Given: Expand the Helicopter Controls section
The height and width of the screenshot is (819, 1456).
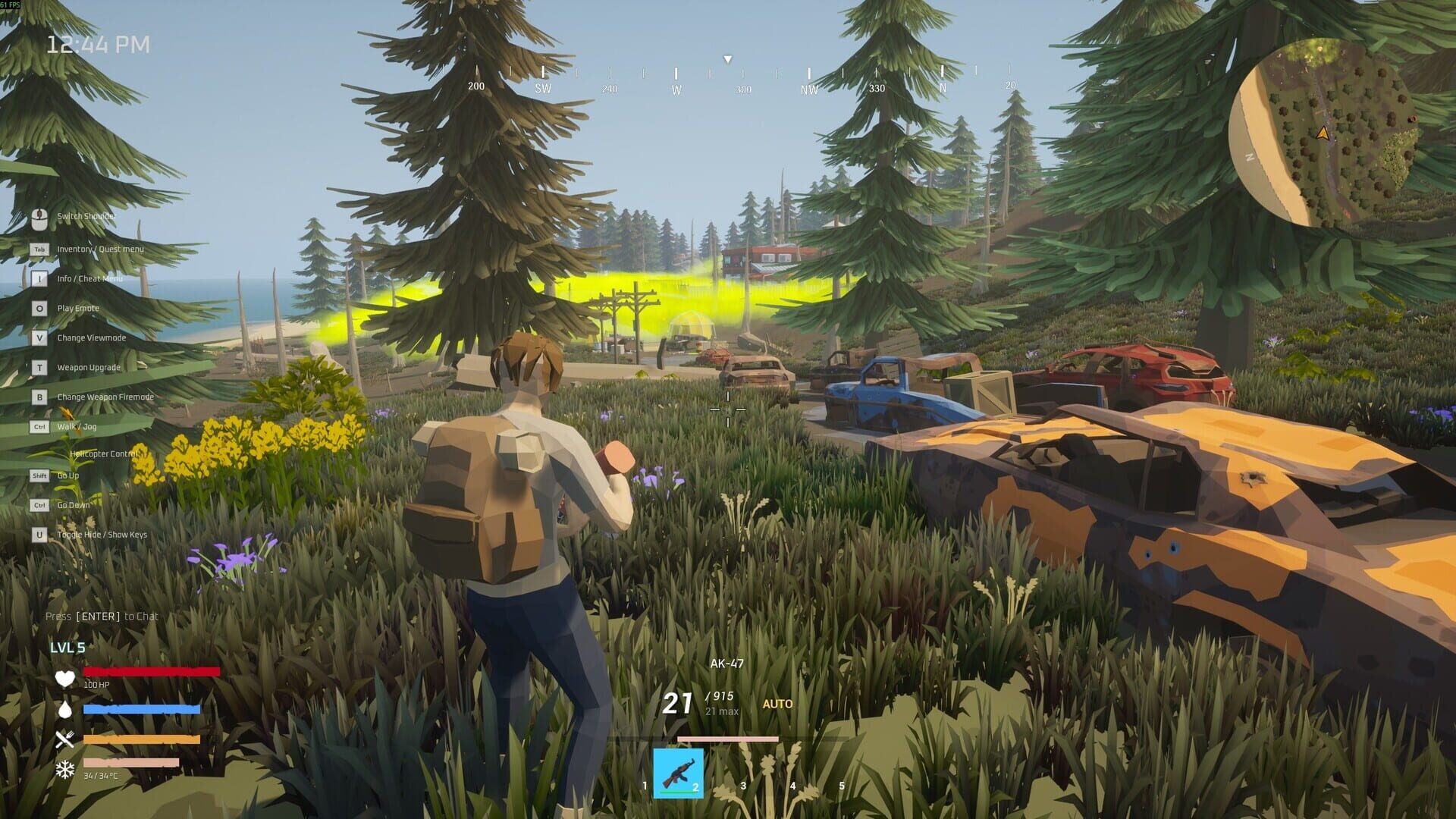Looking at the screenshot, I should coord(105,453).
